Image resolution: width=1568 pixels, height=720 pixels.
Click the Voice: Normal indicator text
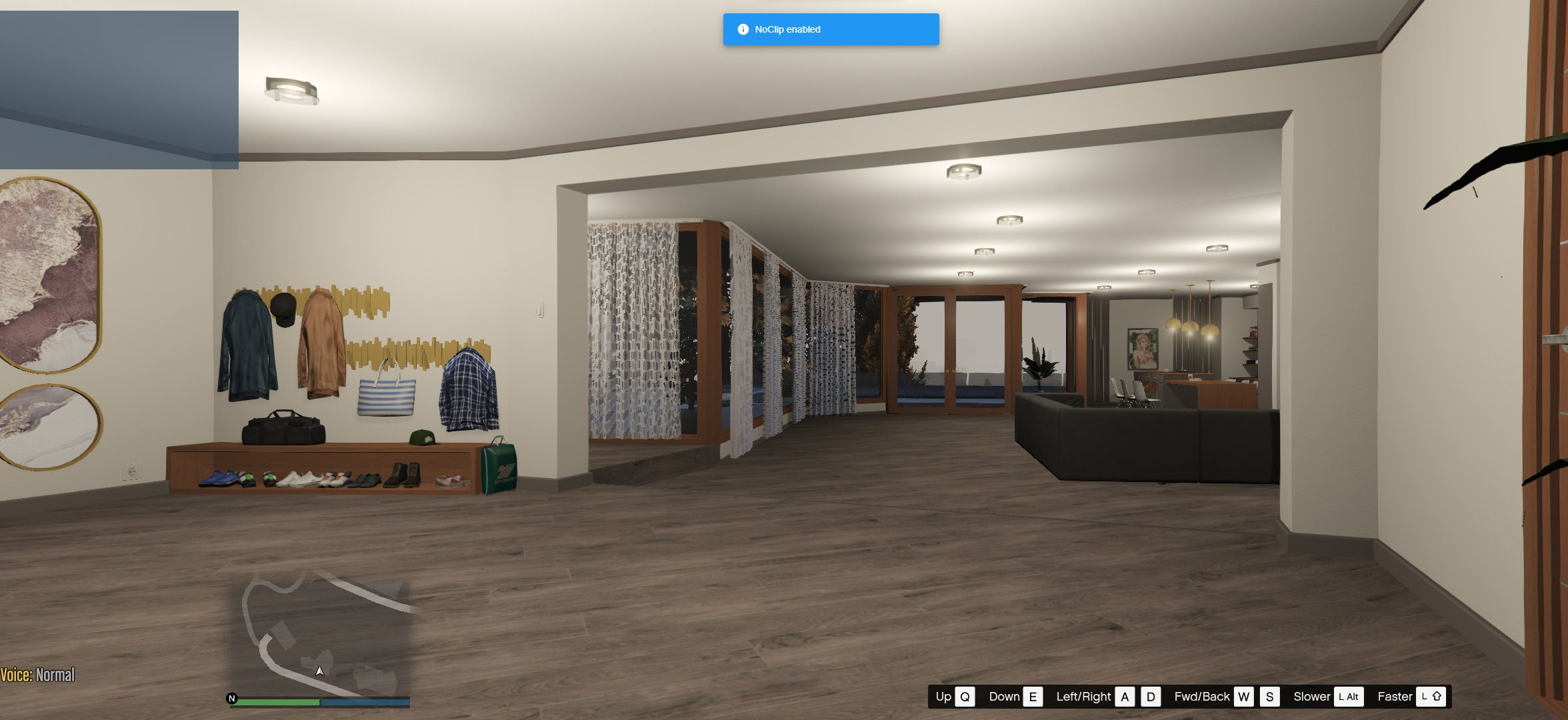click(38, 675)
